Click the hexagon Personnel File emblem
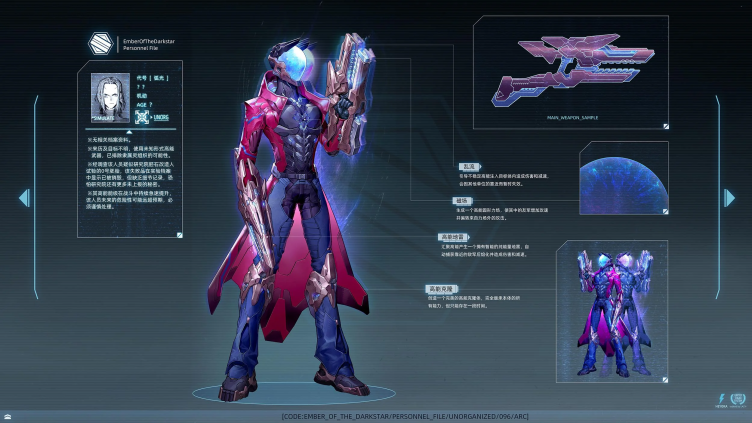Image resolution: width=752 pixels, height=423 pixels. tap(100, 43)
